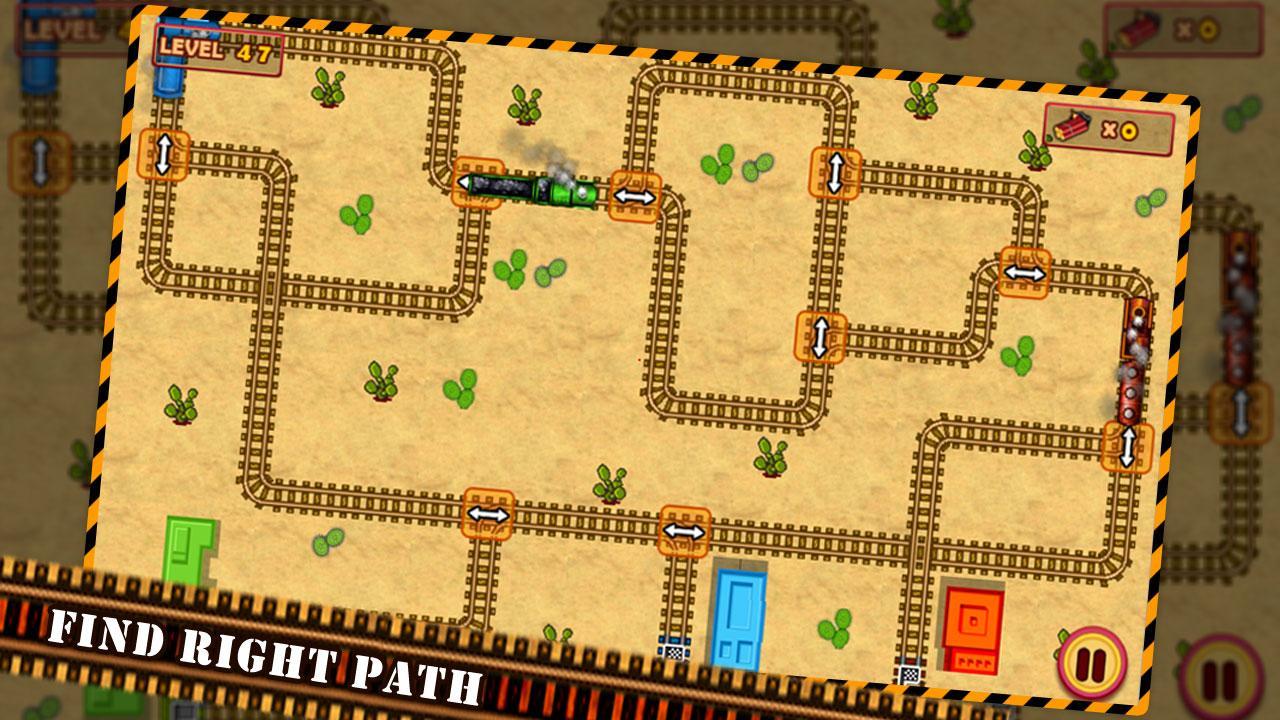Viewport: 1280px width, 720px height.
Task: Toggle the switch on the bottom-left track junction
Action: point(487,512)
